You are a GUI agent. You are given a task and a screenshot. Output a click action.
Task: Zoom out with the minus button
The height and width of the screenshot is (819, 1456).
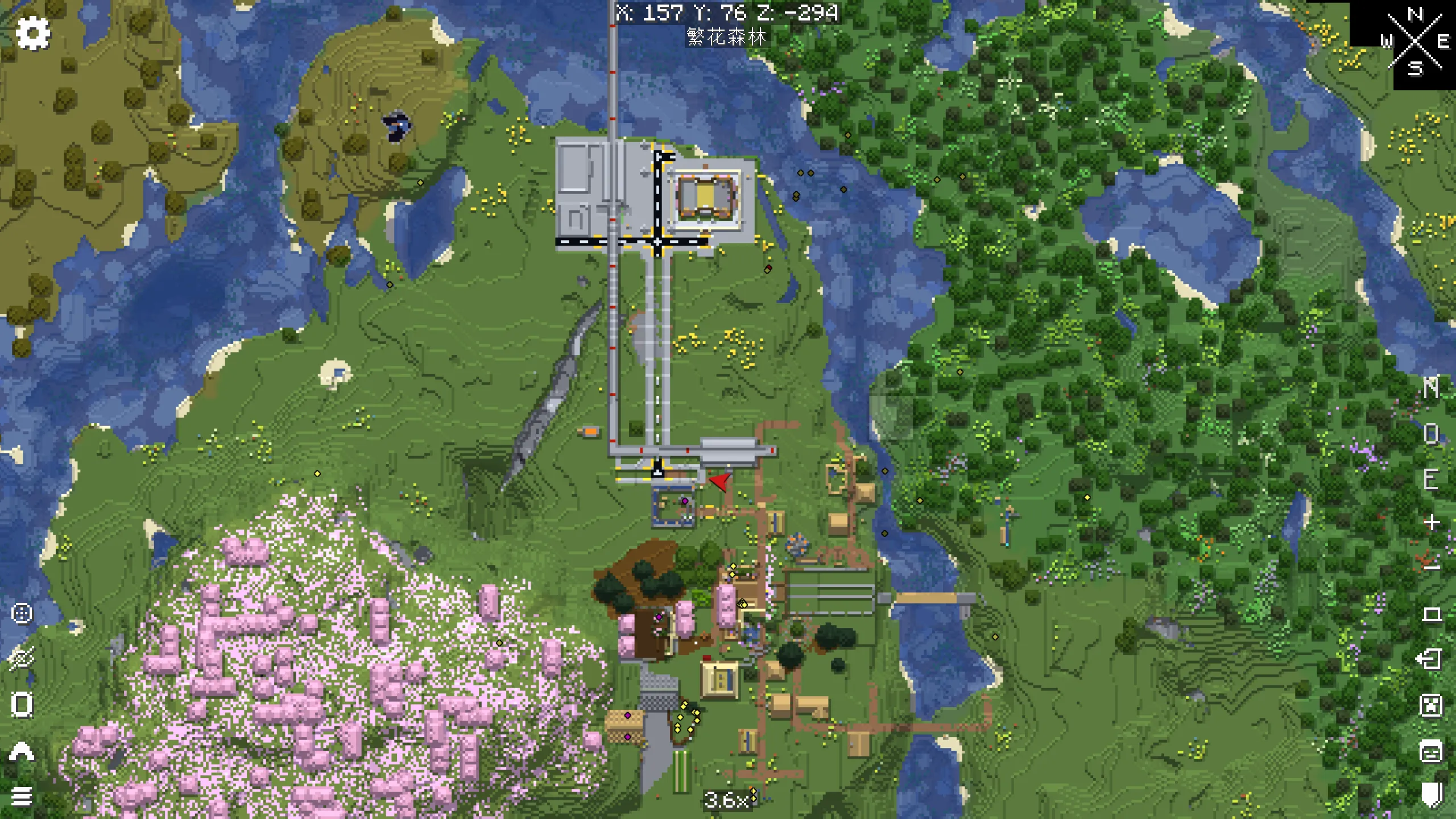click(1431, 565)
